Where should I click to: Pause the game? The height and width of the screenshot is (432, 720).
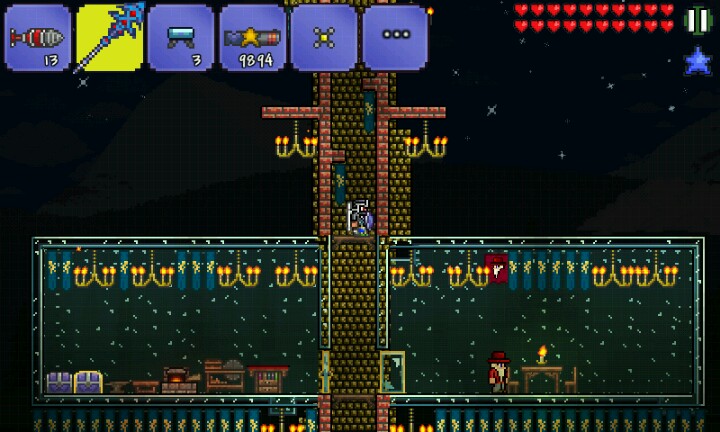click(697, 20)
